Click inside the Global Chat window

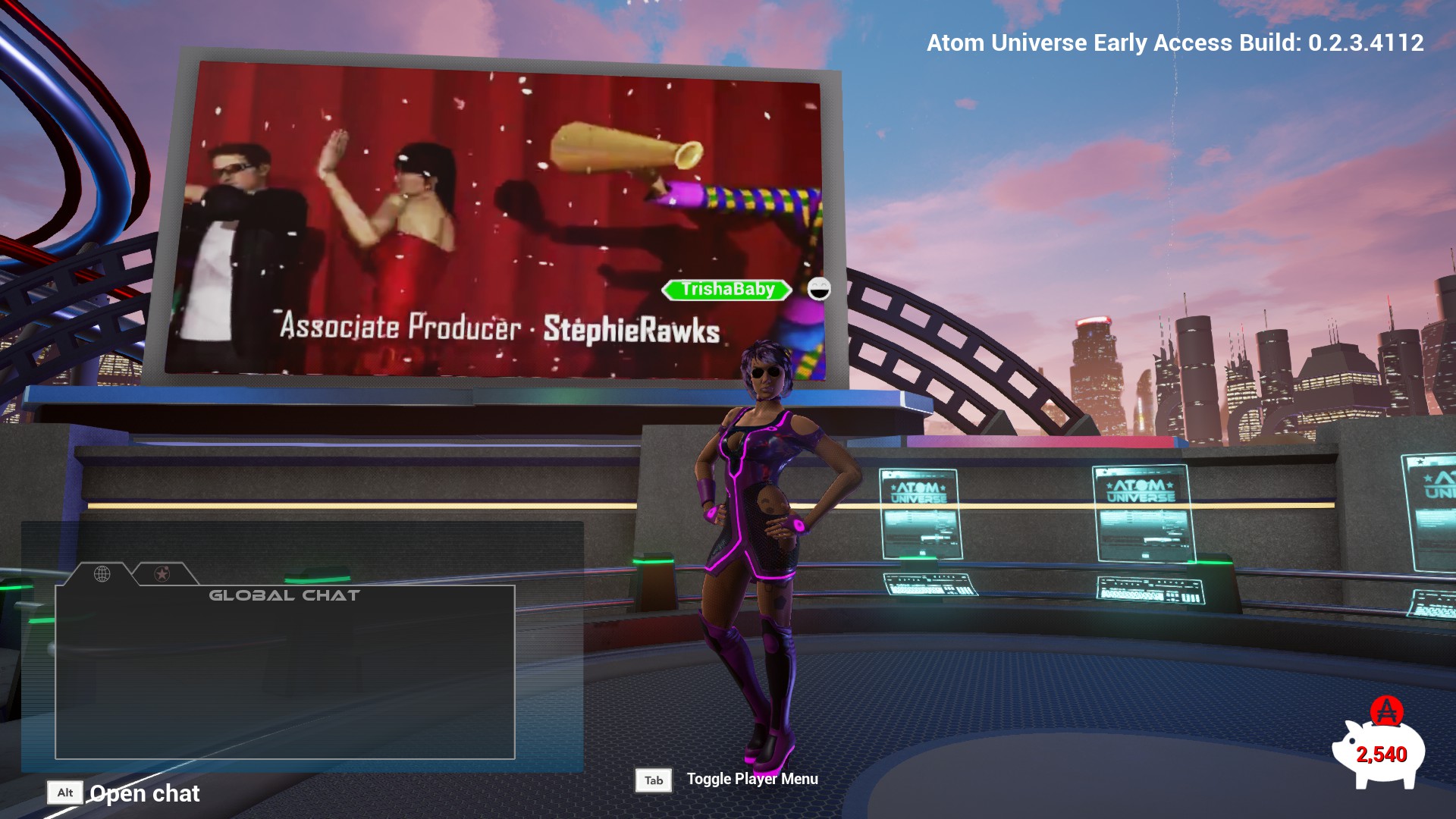pyautogui.click(x=285, y=675)
